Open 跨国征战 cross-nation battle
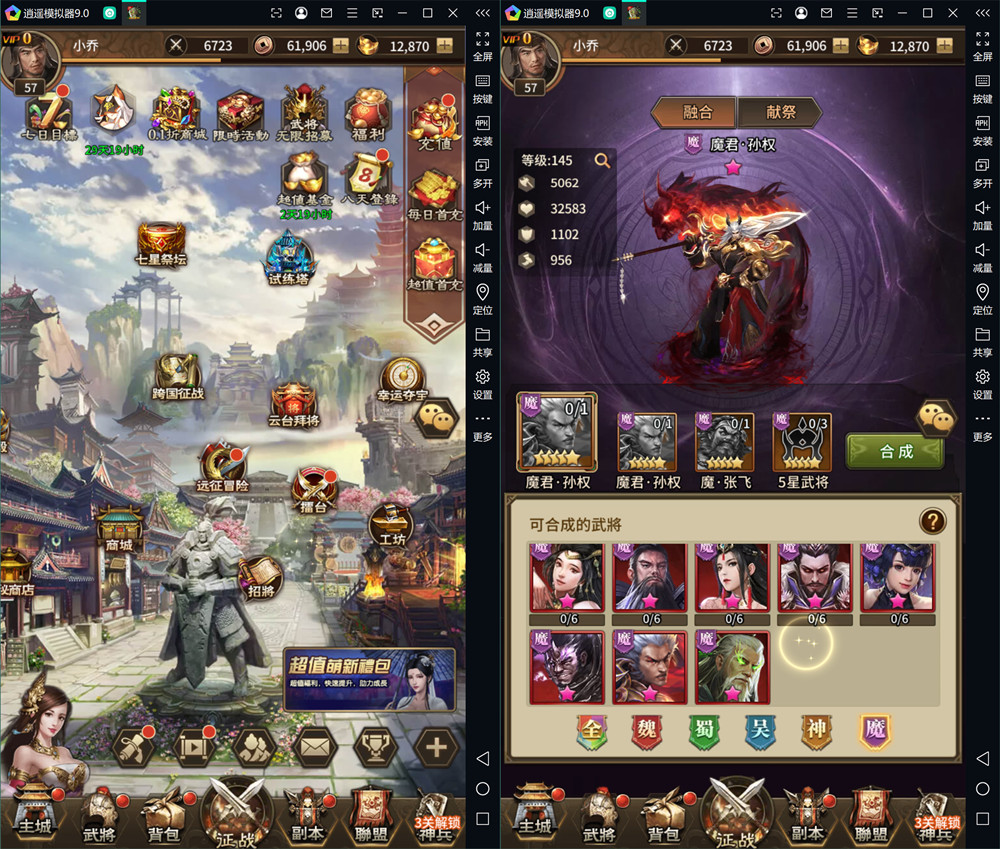The width and height of the screenshot is (1000, 849). pyautogui.click(x=178, y=375)
